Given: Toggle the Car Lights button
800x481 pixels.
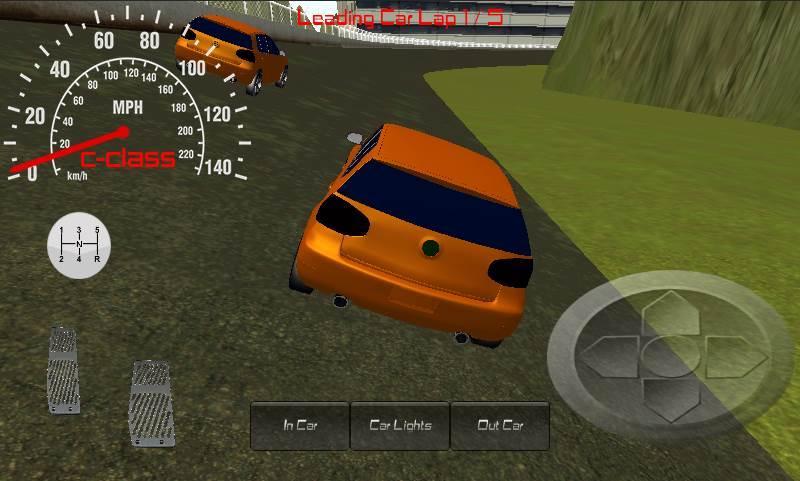Looking at the screenshot, I should [x=400, y=425].
